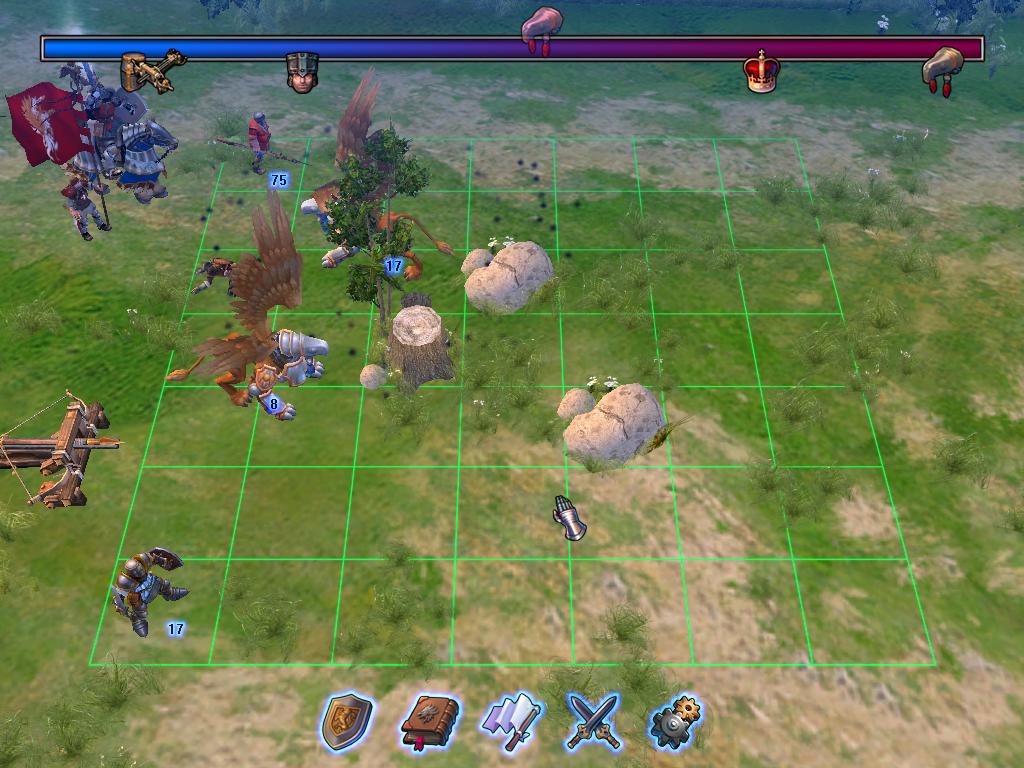Select the footman stack of 17
Image resolution: width=1024 pixels, height=768 pixels.
tap(148, 590)
